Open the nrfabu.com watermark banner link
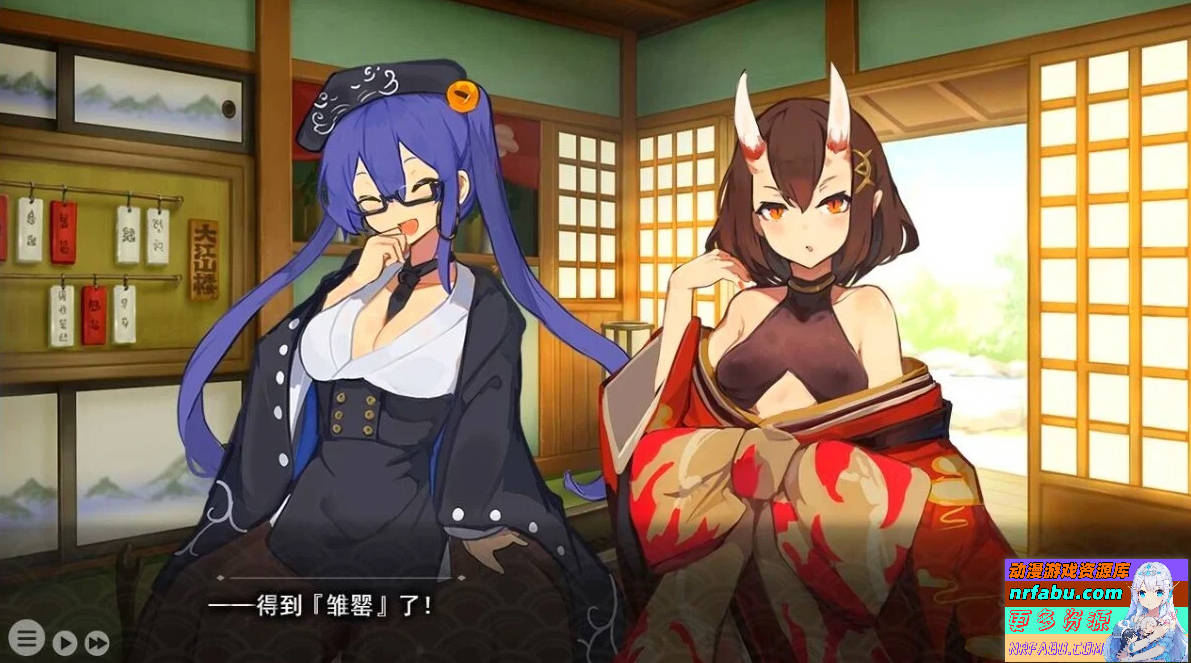The height and width of the screenshot is (663, 1191). pos(1066,593)
